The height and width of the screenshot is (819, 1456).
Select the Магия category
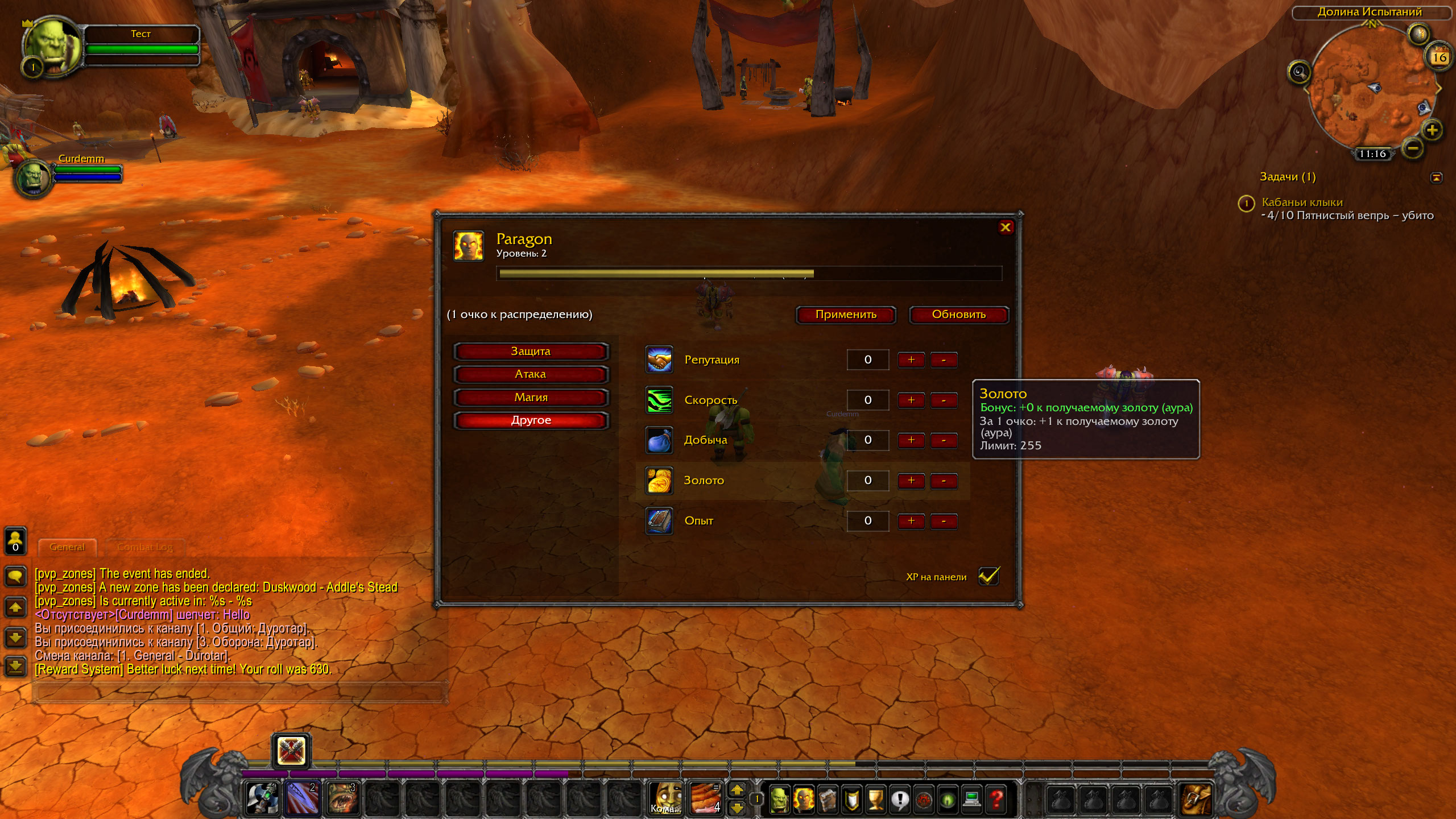click(x=531, y=398)
